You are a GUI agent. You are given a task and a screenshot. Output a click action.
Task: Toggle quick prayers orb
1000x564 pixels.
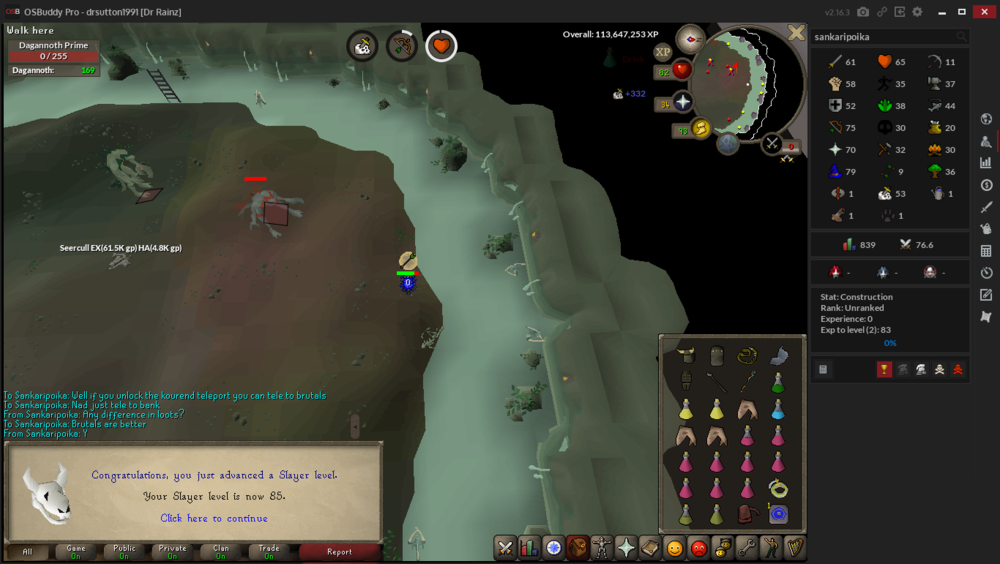(683, 101)
